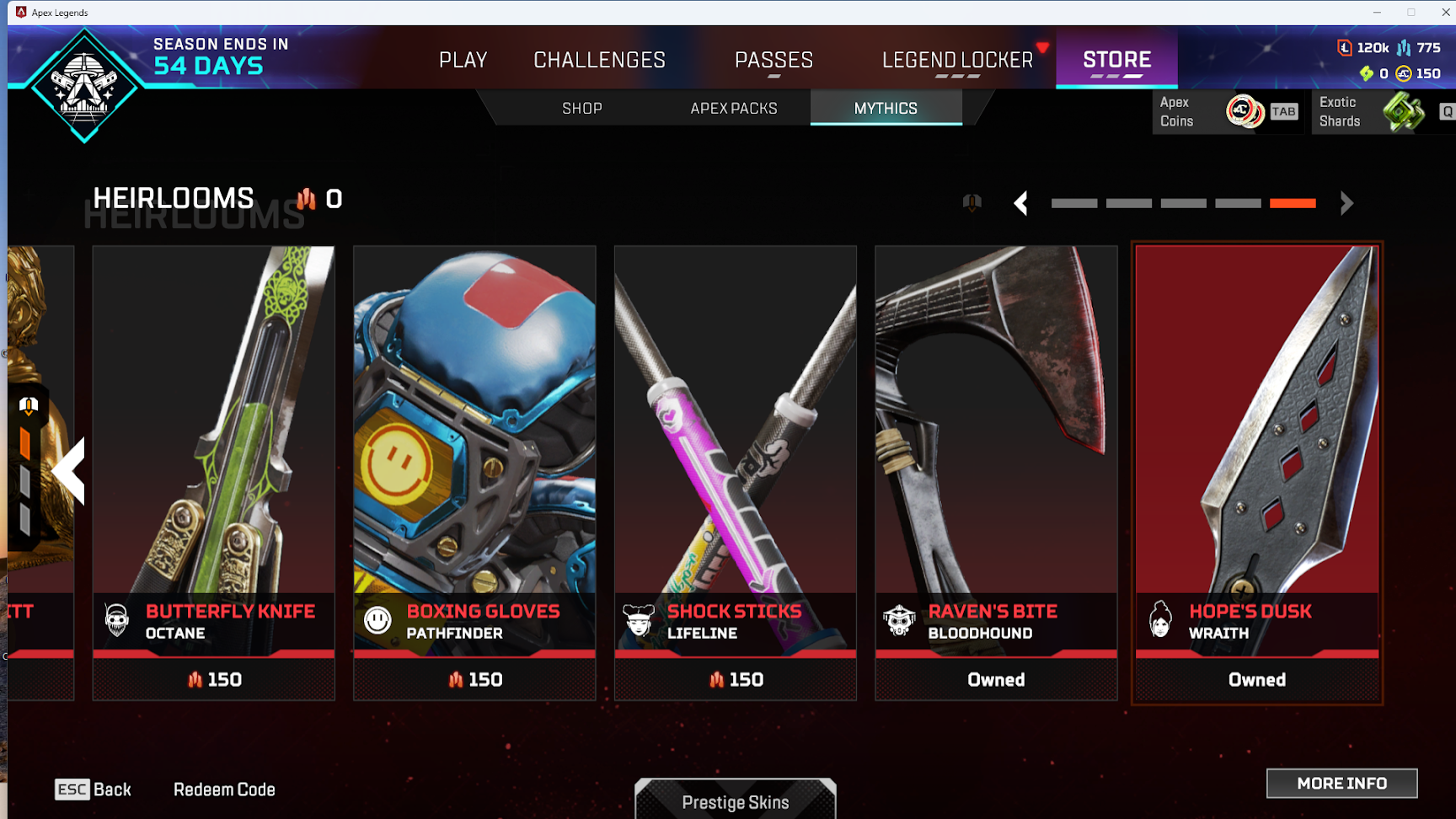
Task: Advance with the right page arrow
Action: pos(1346,203)
